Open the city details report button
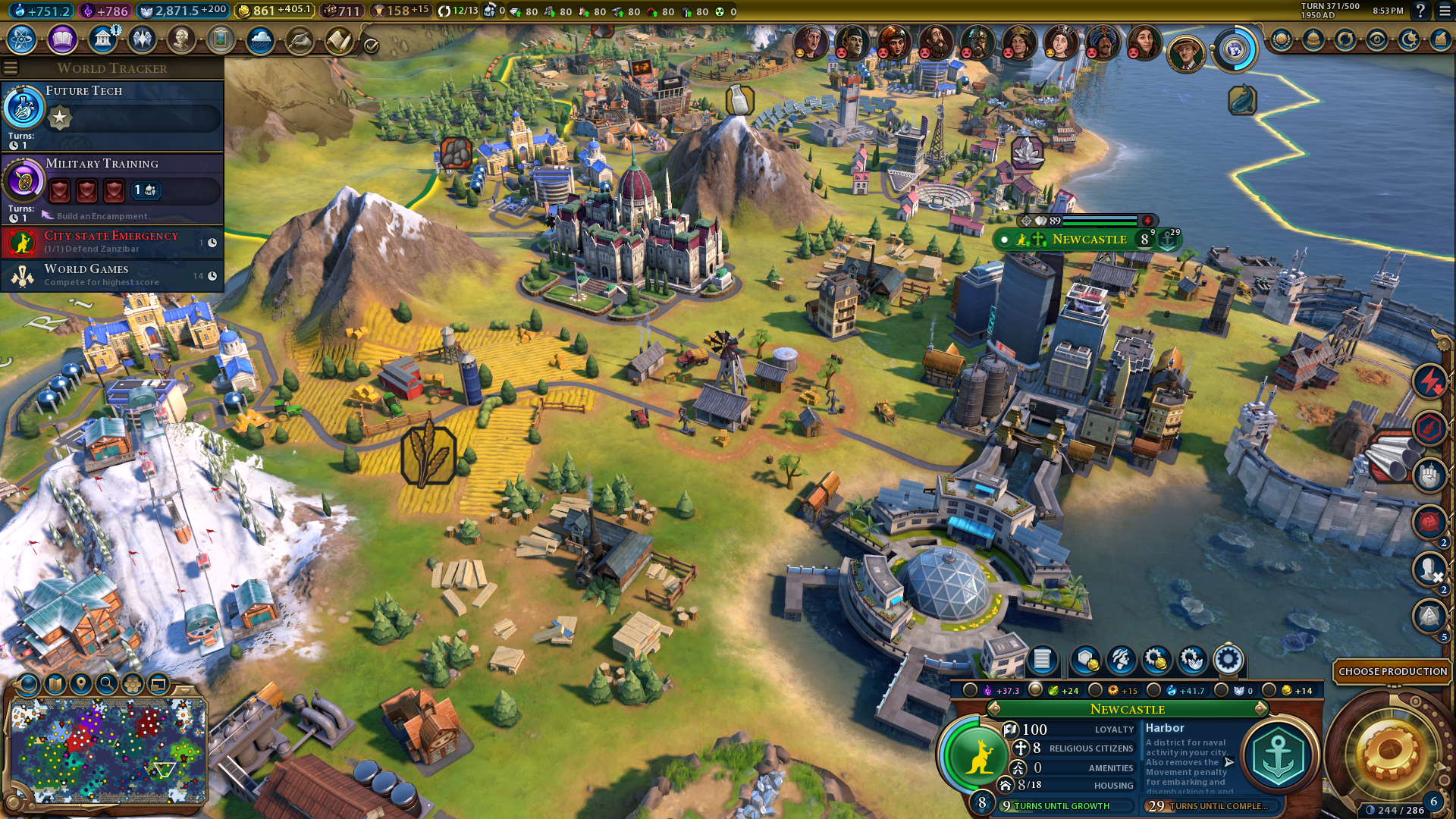Image resolution: width=1456 pixels, height=819 pixels. point(1042,660)
